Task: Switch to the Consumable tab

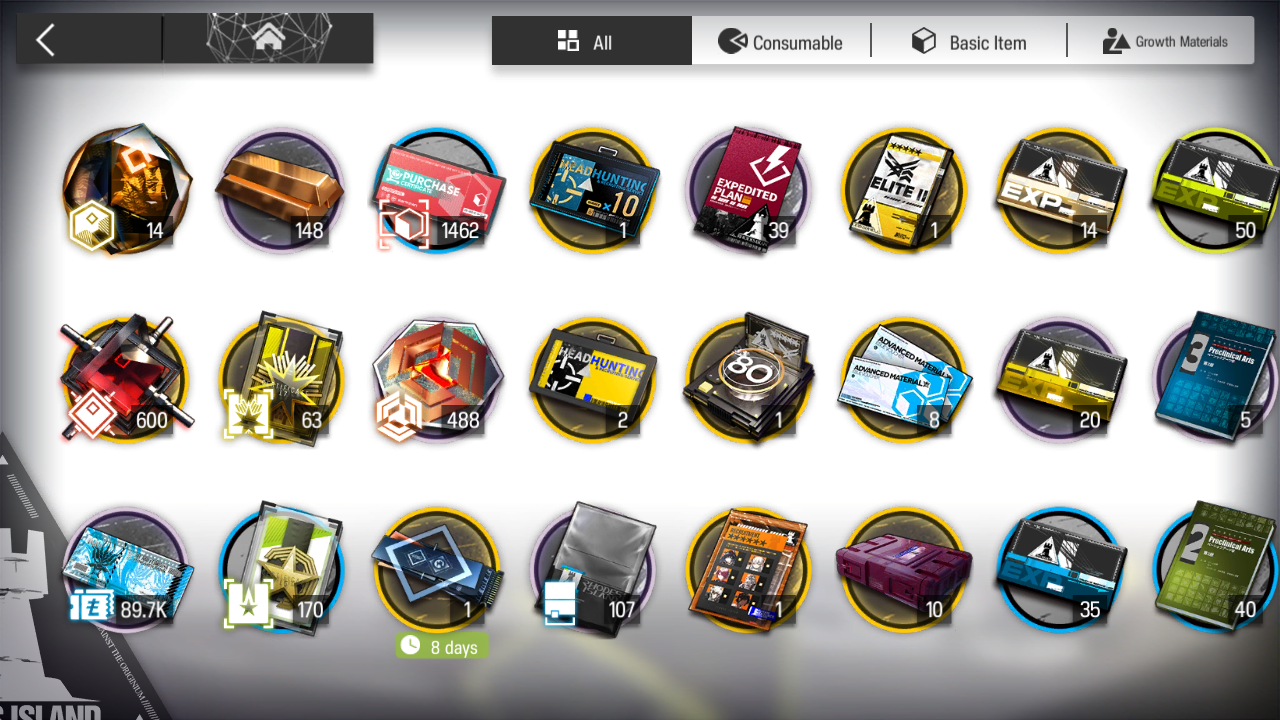Action: pyautogui.click(x=781, y=42)
